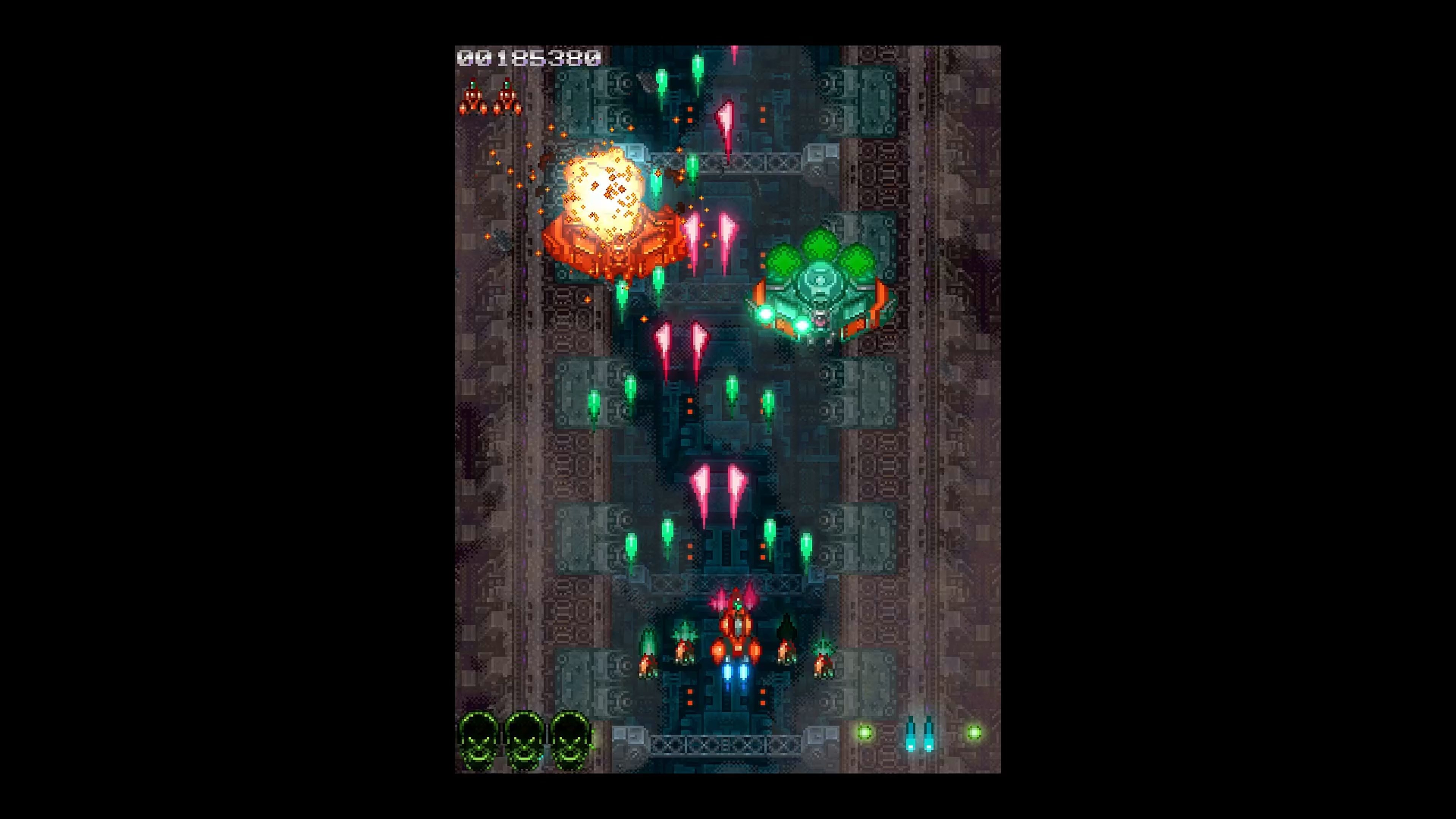The height and width of the screenshot is (819, 1456).
Task: Click the second red ship life icon
Action: (508, 97)
